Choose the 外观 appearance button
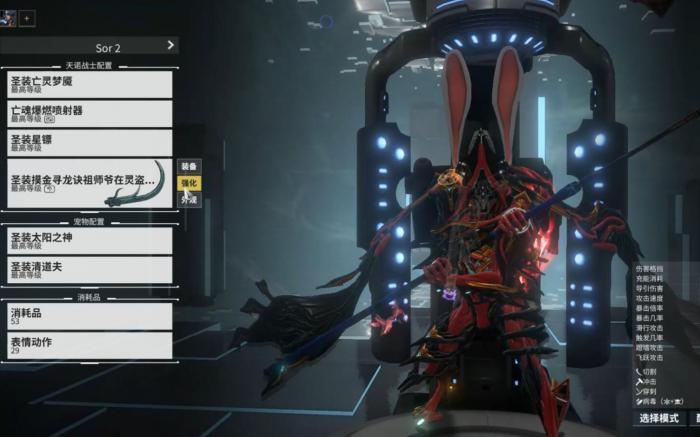 pos(189,200)
